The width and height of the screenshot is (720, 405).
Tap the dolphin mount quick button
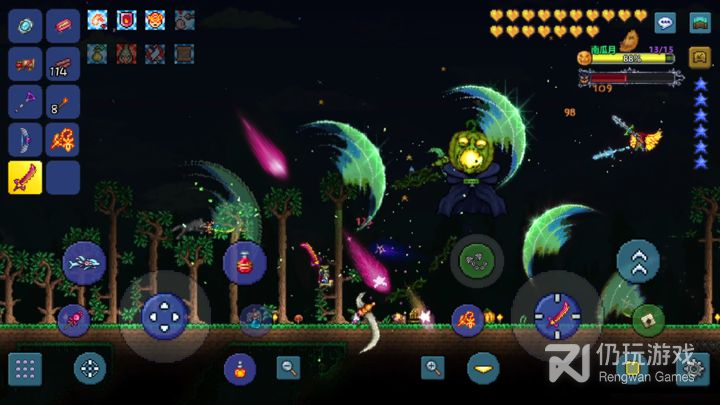click(x=84, y=262)
